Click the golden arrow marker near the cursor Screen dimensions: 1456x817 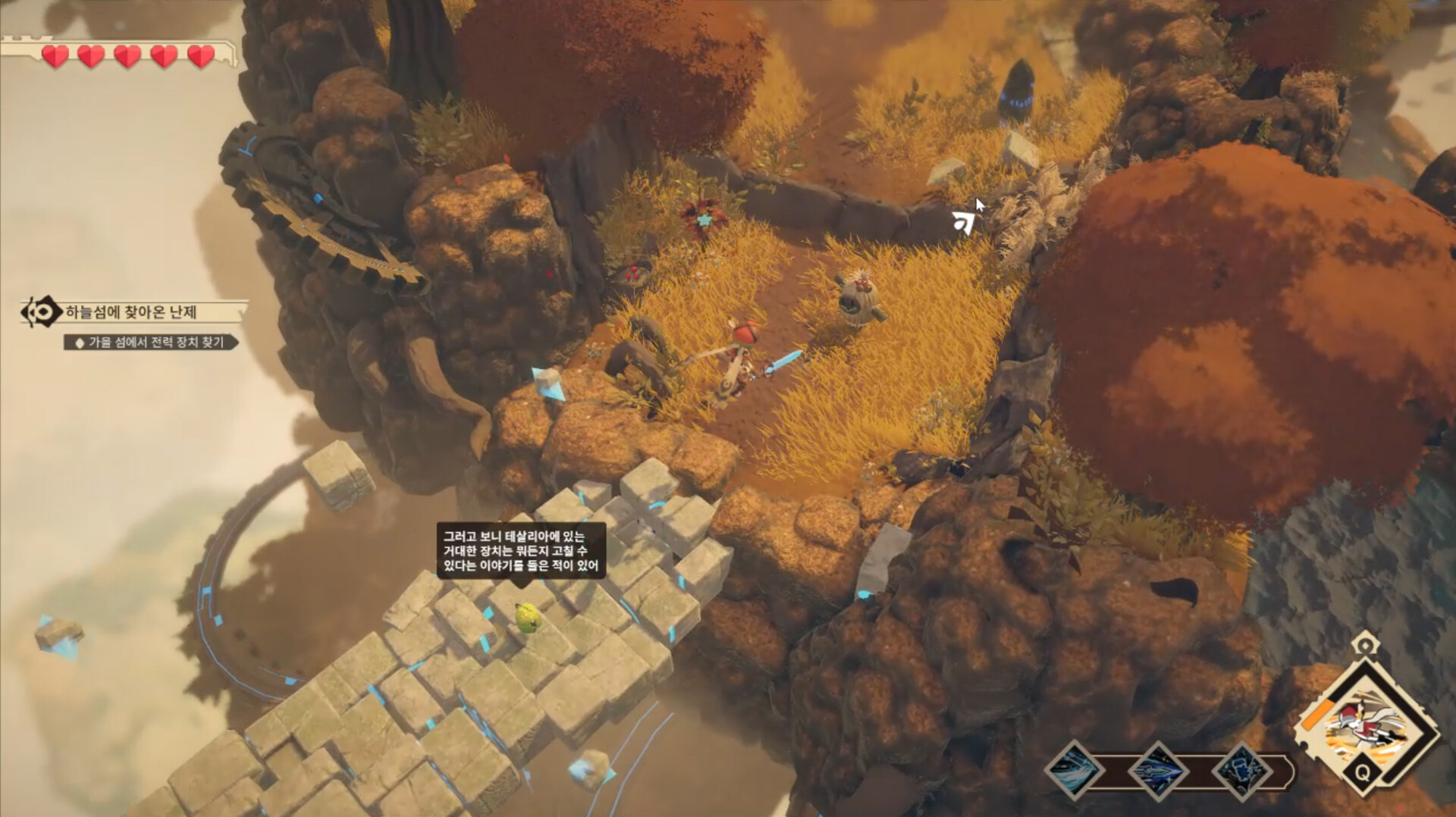tap(962, 222)
